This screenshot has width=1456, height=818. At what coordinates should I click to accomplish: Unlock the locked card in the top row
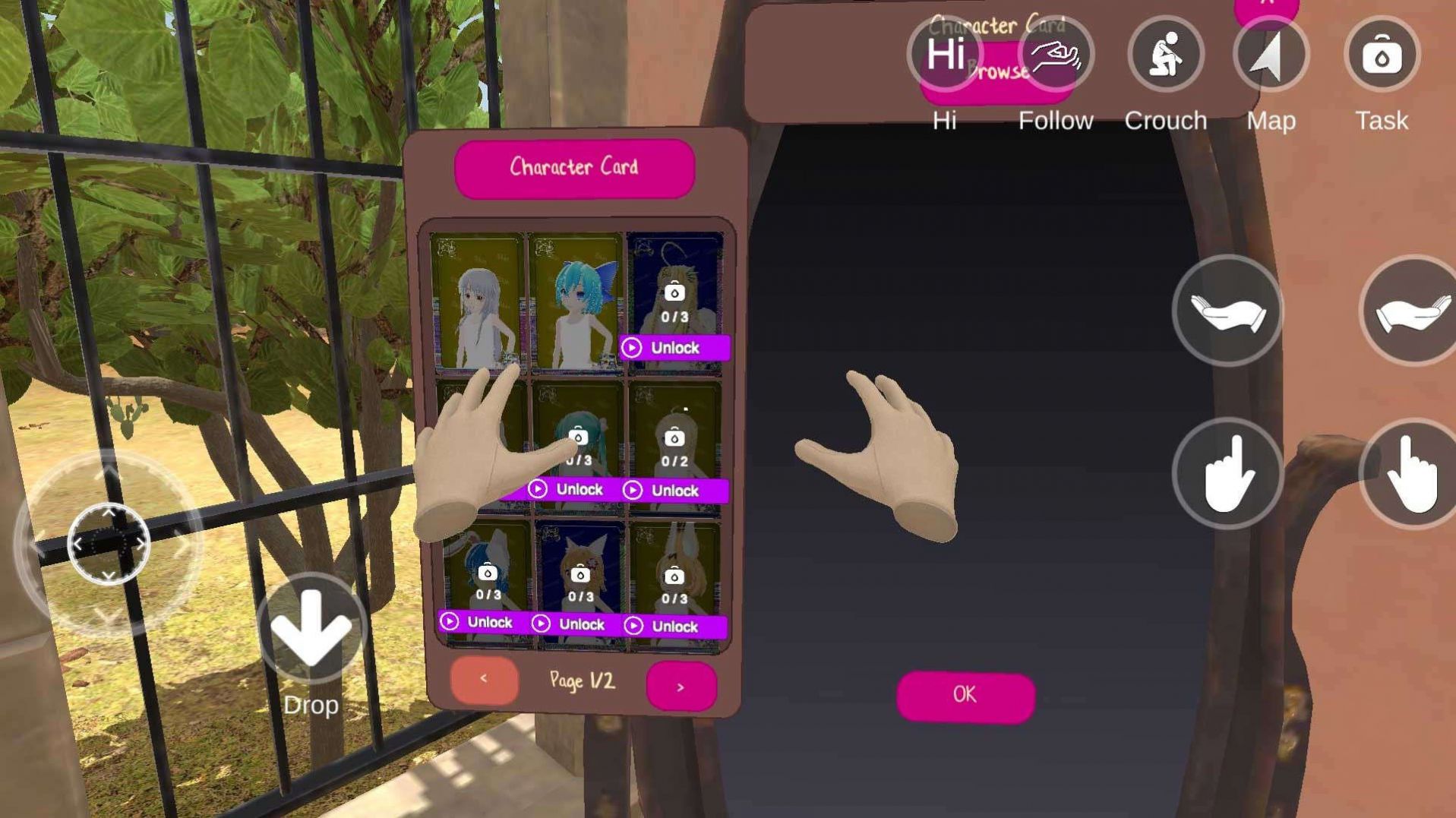[674, 348]
